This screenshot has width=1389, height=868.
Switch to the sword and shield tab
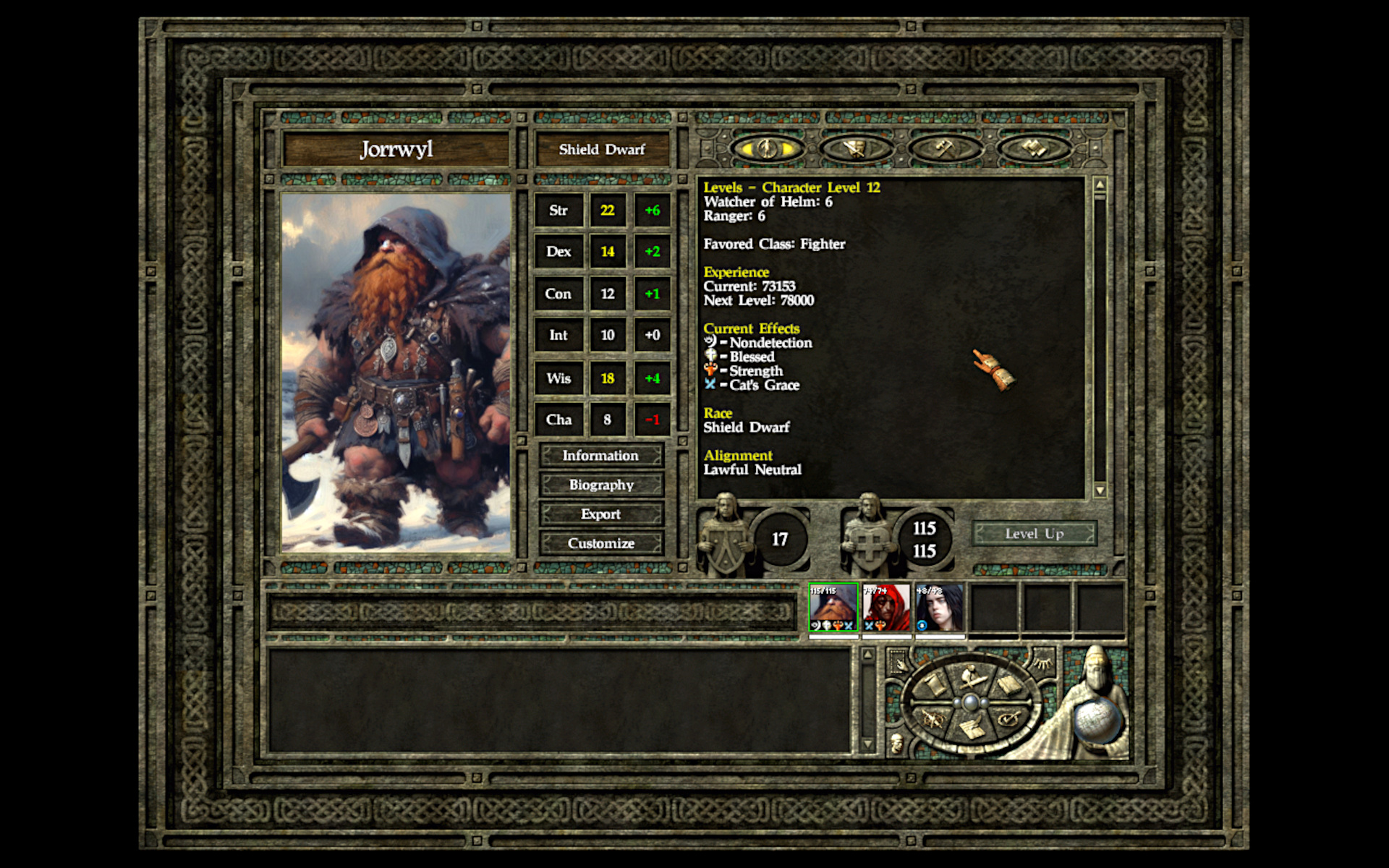click(x=857, y=149)
